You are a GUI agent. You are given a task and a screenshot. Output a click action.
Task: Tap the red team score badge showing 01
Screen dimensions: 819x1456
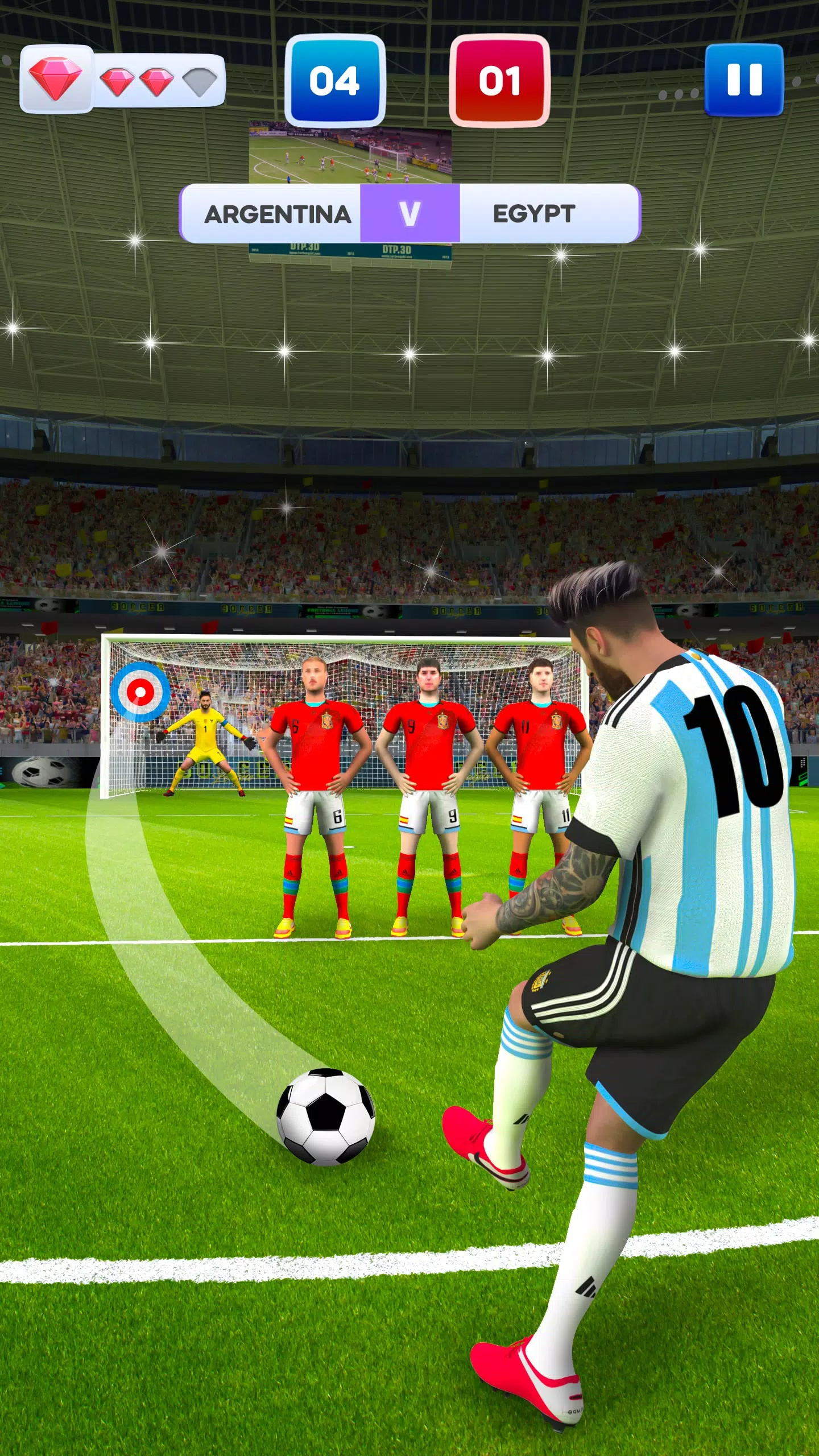(500, 80)
